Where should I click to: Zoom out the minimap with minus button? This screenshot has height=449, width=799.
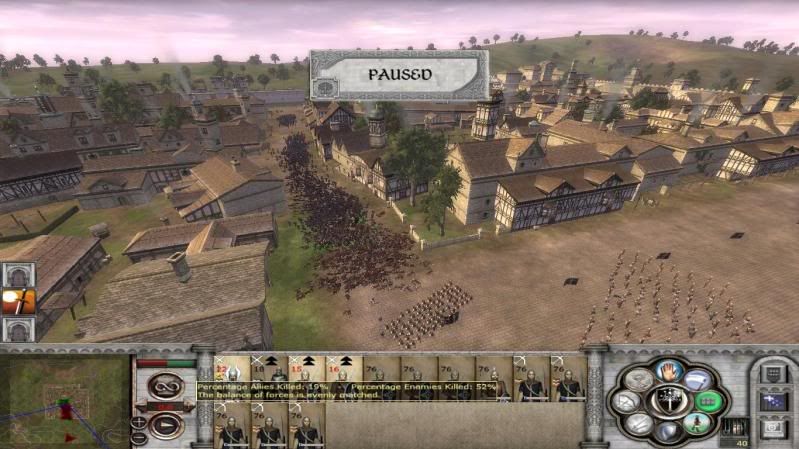coord(138,437)
